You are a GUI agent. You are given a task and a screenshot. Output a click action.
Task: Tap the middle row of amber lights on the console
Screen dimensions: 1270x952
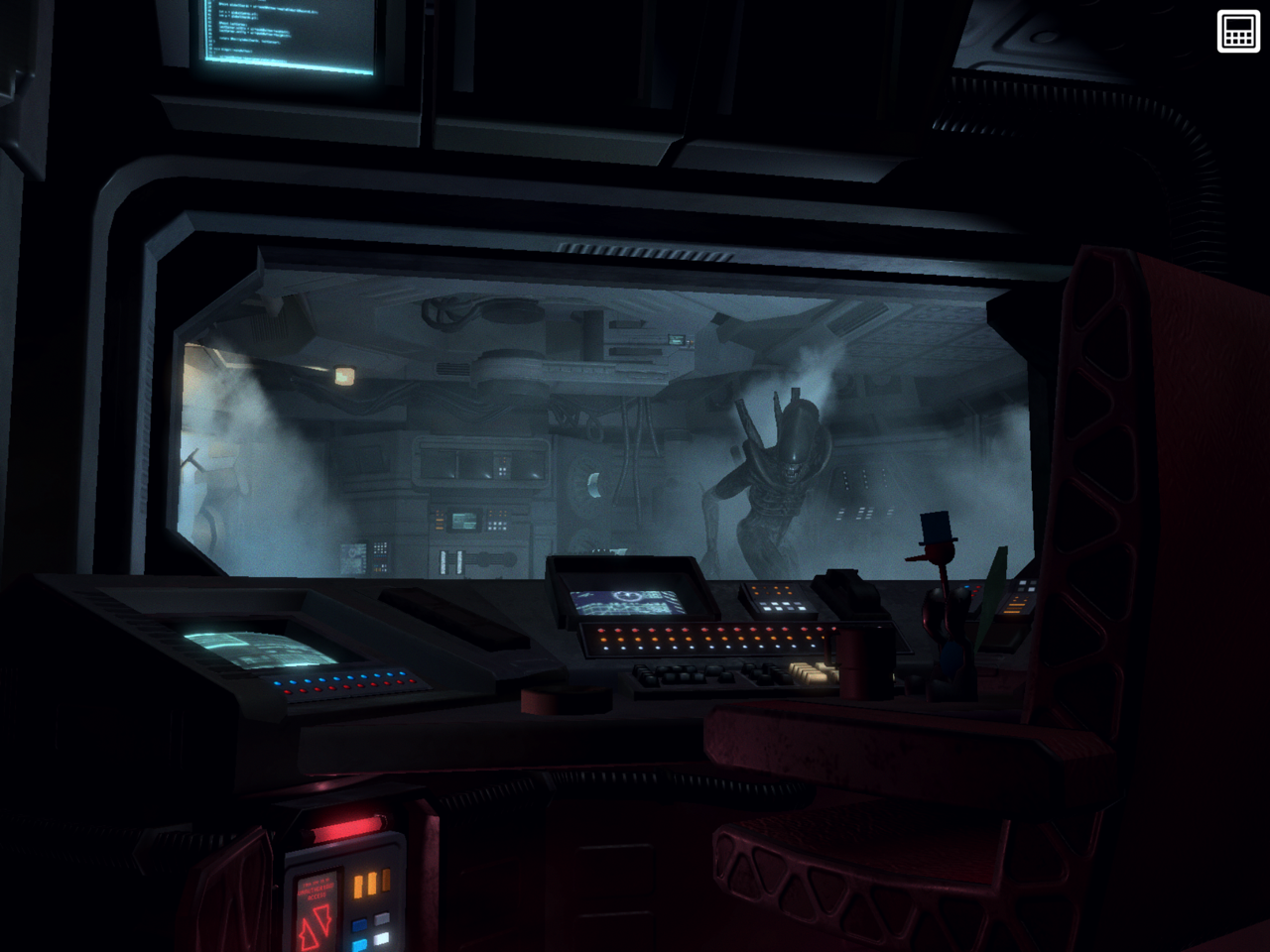point(708,638)
